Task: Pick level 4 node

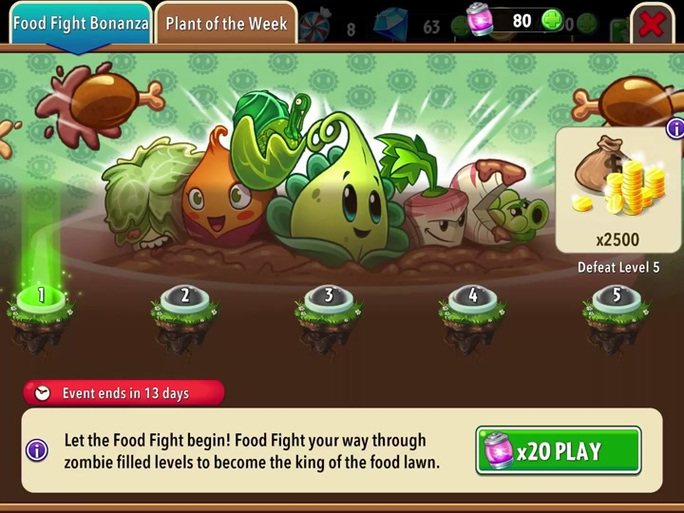Action: 472,298
